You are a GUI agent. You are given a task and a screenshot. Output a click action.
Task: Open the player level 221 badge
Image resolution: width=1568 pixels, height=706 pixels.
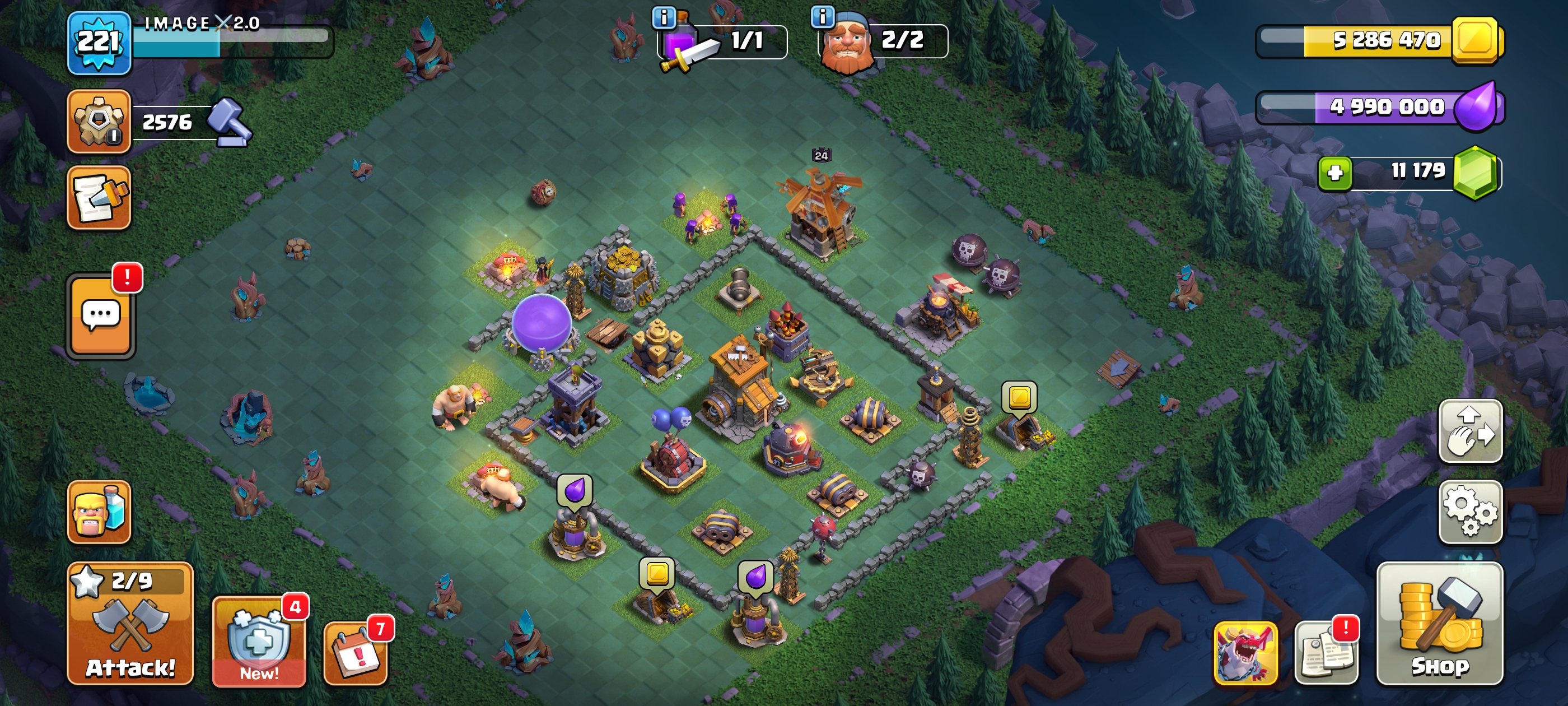coord(99,43)
